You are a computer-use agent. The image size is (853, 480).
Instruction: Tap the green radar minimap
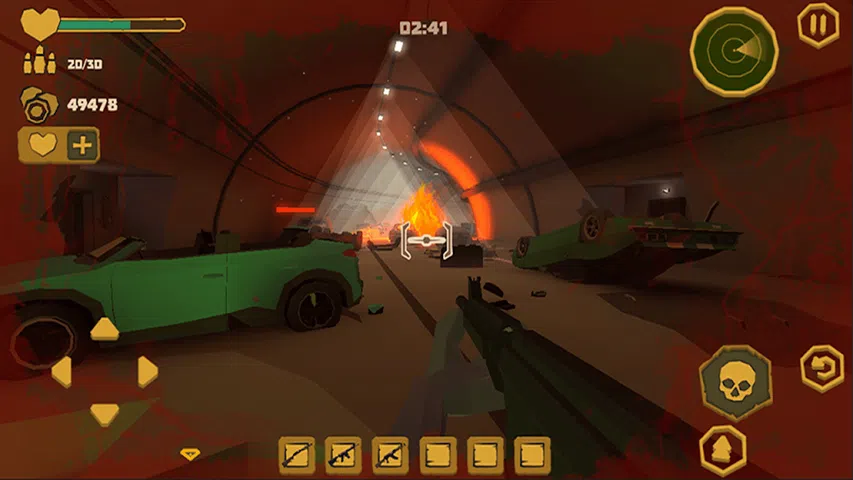pyautogui.click(x=734, y=50)
